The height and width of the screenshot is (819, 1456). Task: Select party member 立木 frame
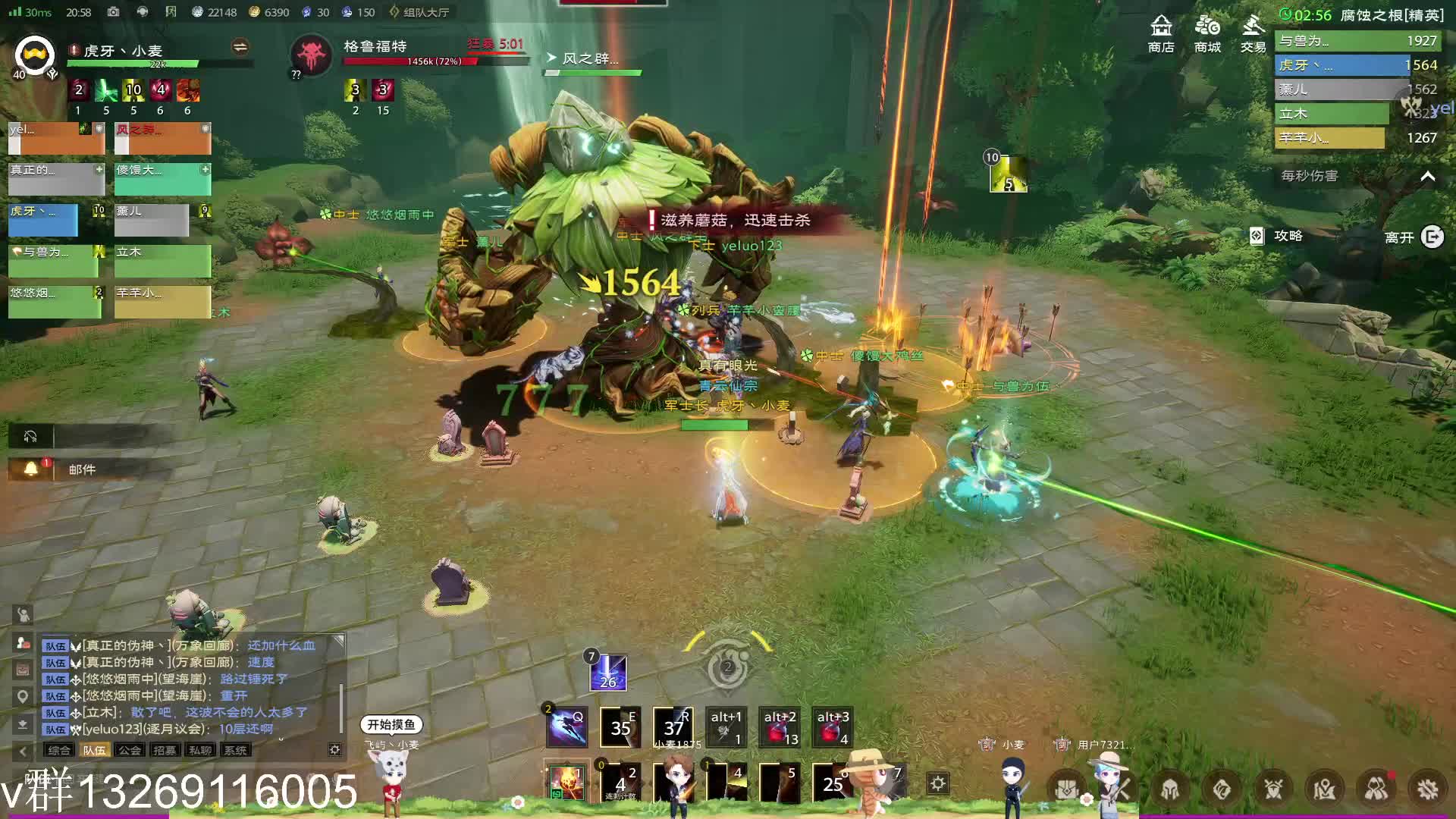[162, 260]
